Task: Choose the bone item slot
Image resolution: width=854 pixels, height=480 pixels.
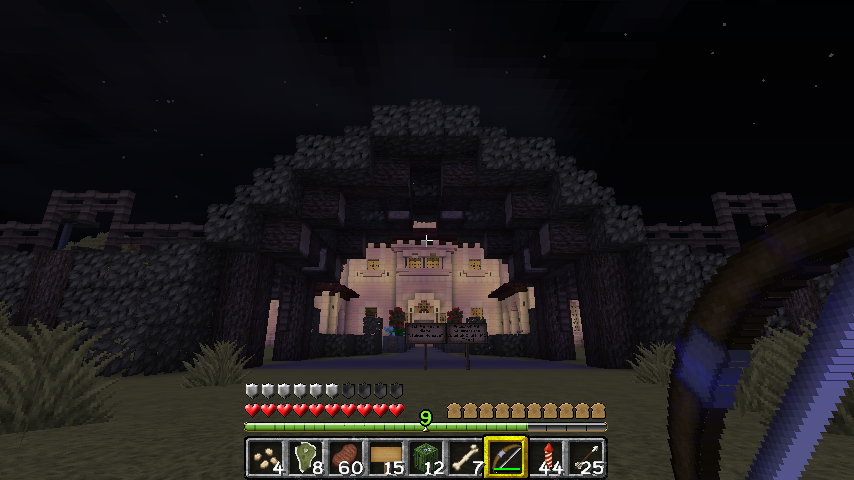Action: pos(465,457)
